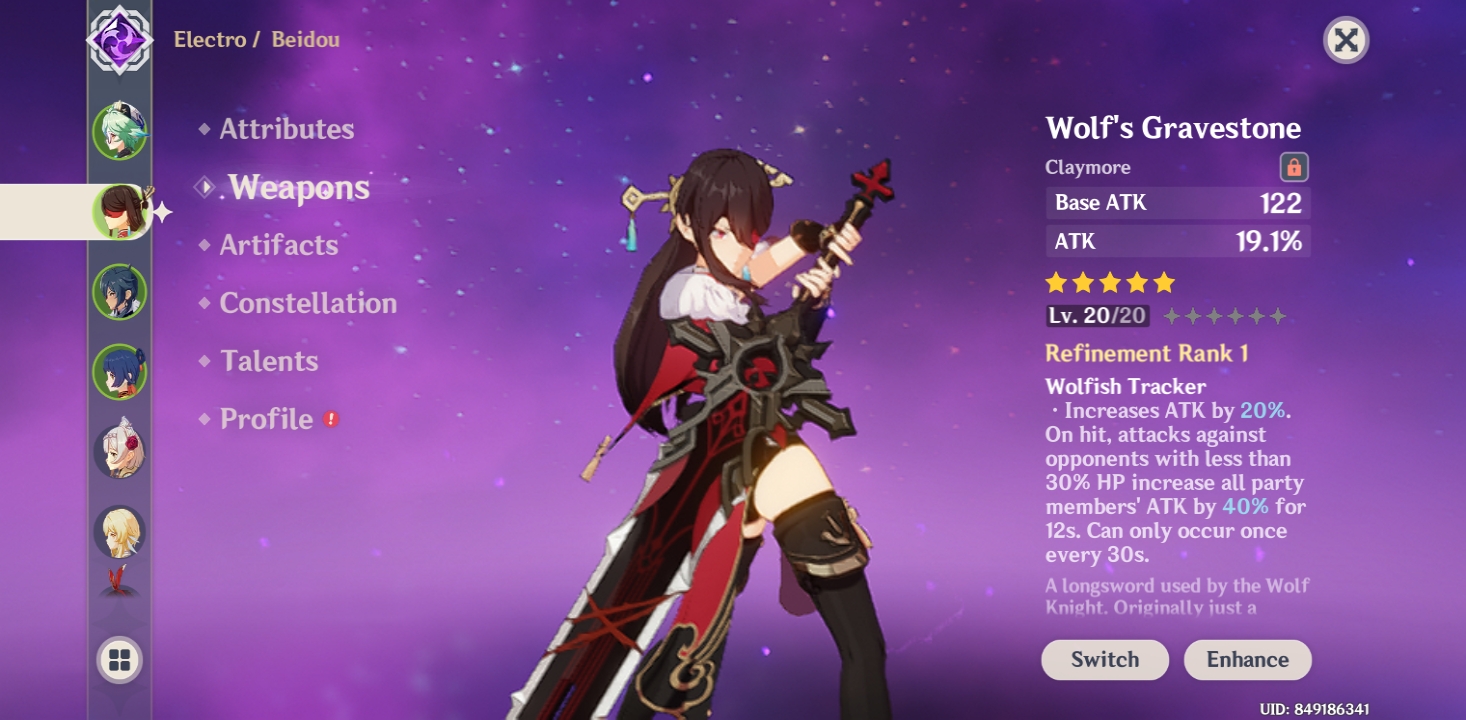1466x720 pixels.
Task: Select the blue-haired character below Xingqiu
Action: (119, 370)
